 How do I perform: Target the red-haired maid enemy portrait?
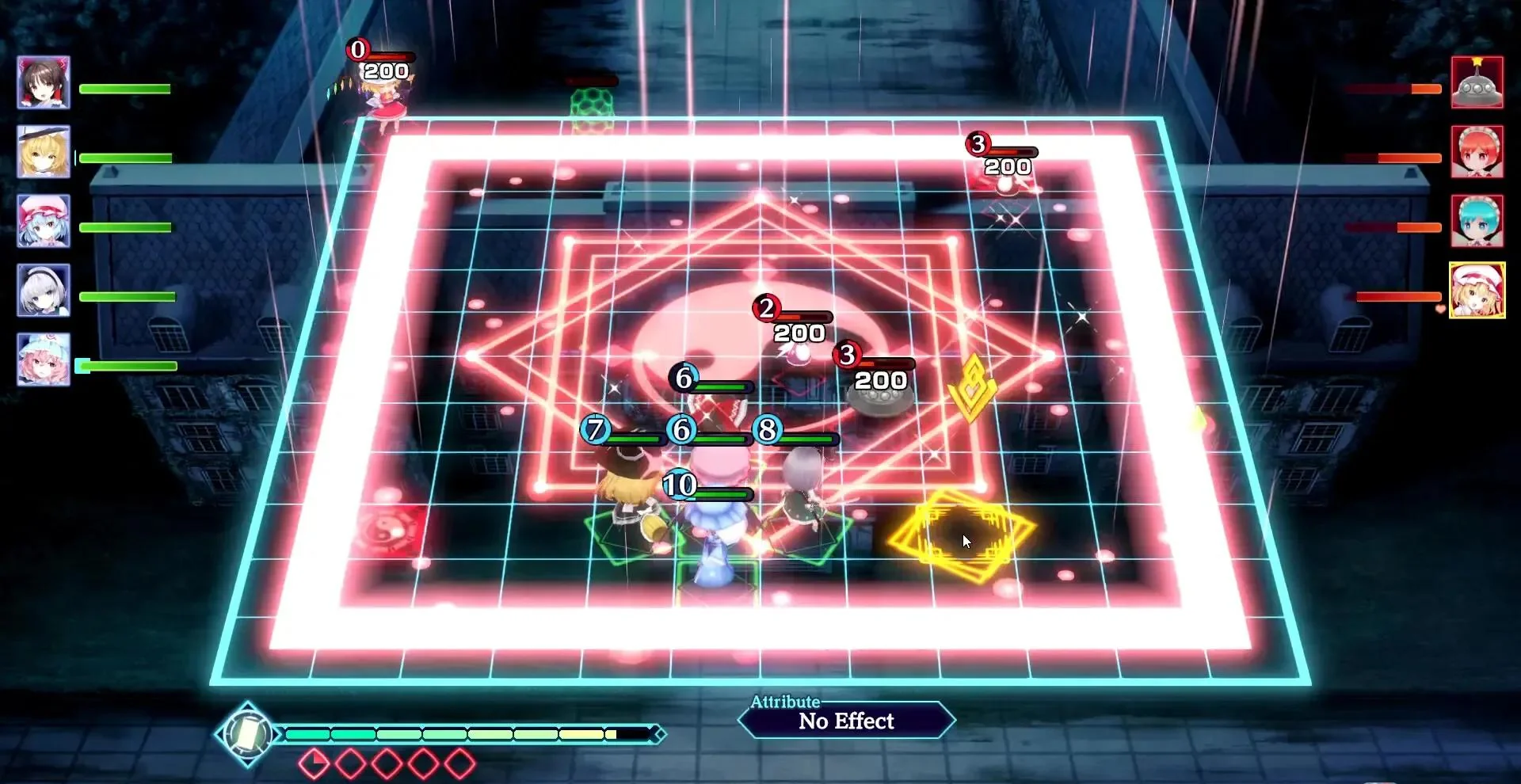(x=1477, y=151)
